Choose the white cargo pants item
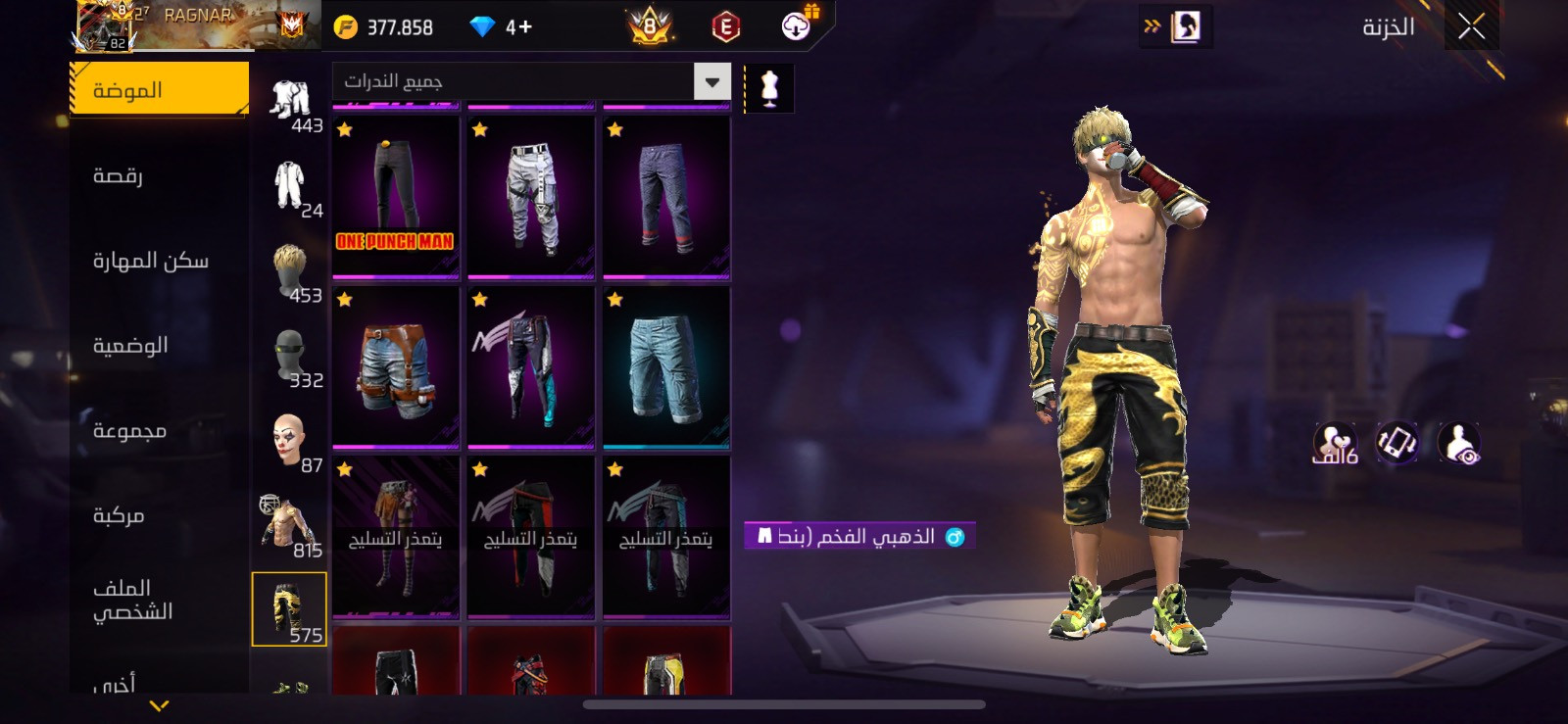 pyautogui.click(x=531, y=197)
